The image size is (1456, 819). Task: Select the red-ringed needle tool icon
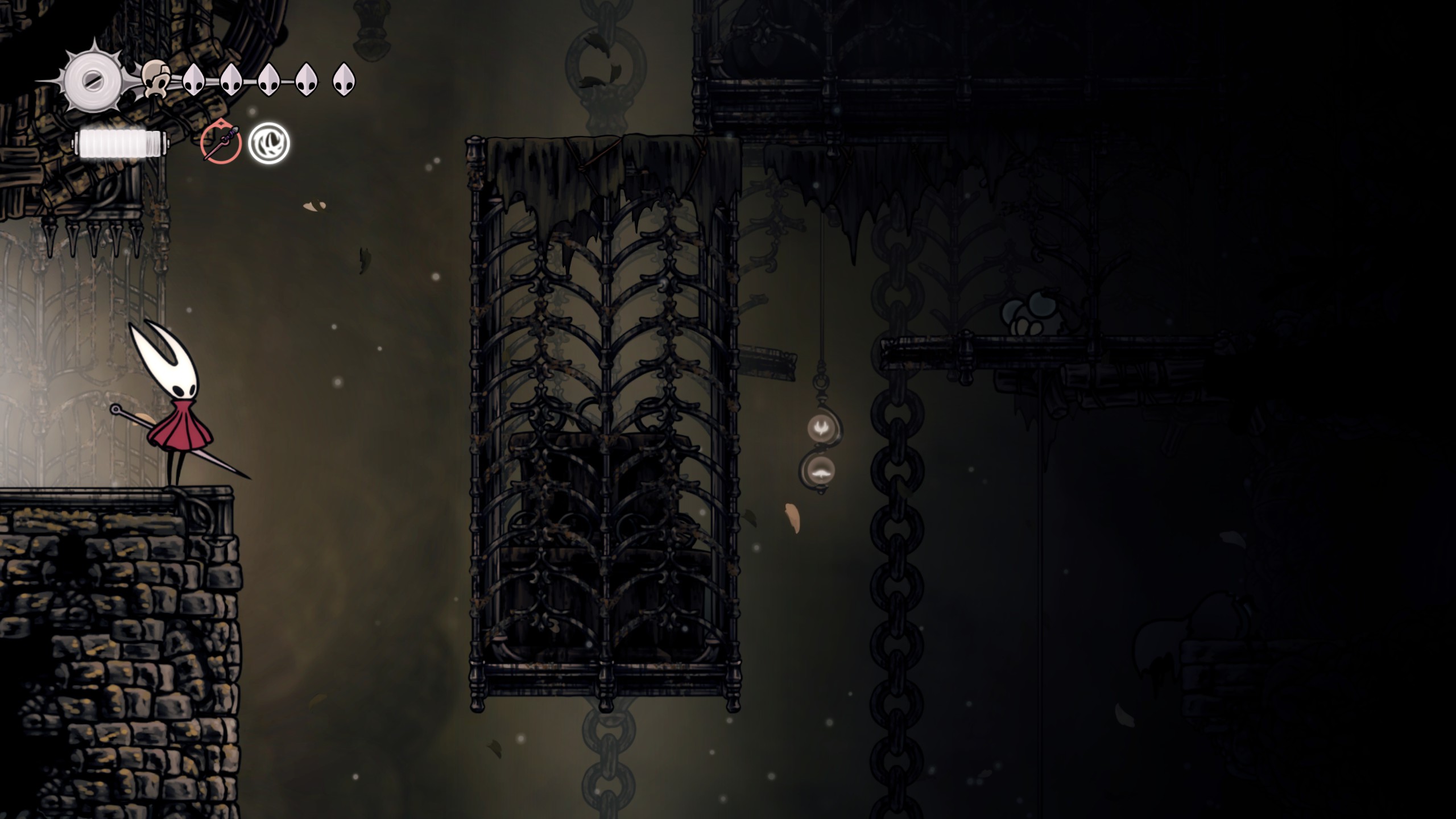(221, 143)
